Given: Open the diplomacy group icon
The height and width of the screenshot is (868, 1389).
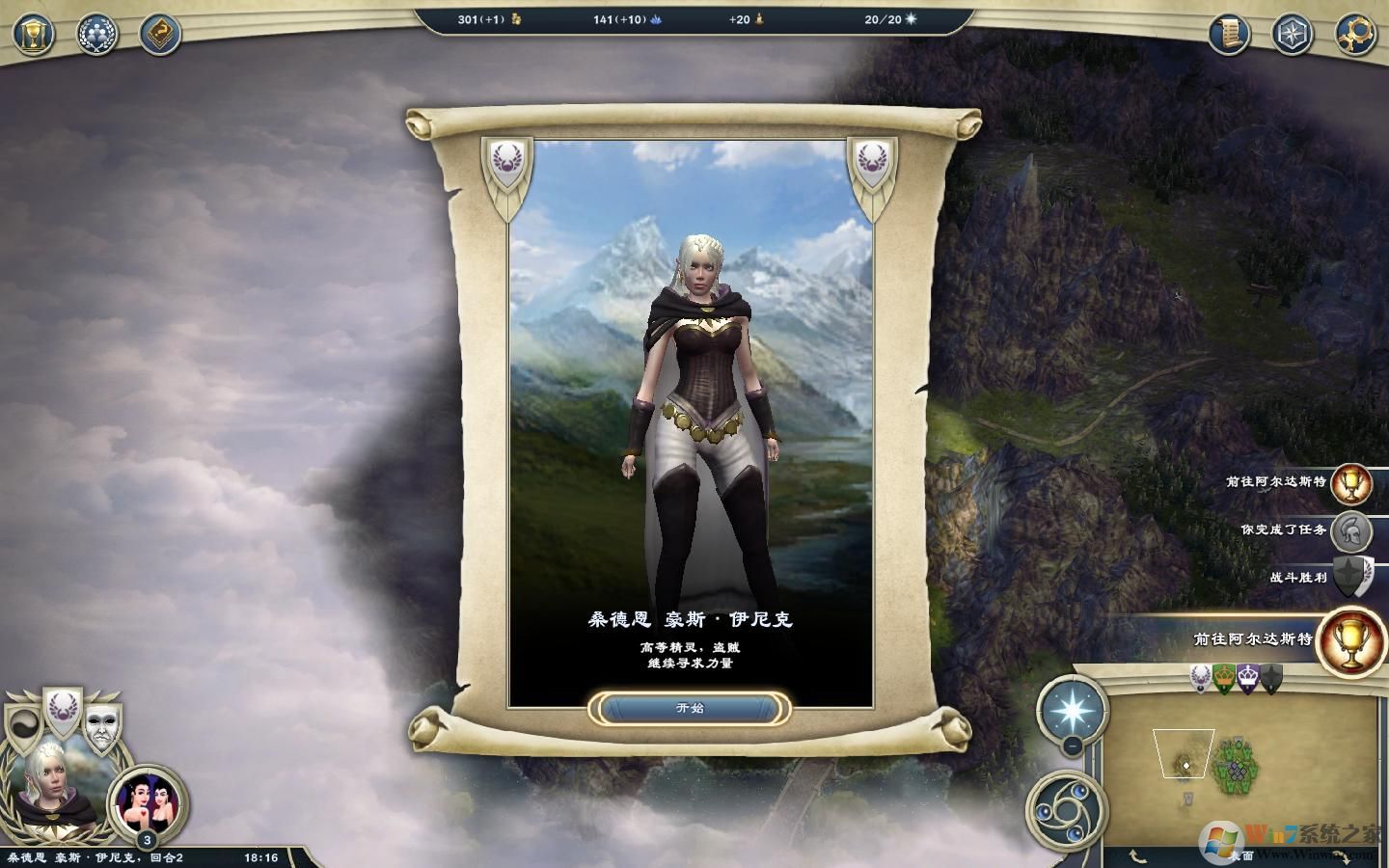Looking at the screenshot, I should [x=96, y=36].
